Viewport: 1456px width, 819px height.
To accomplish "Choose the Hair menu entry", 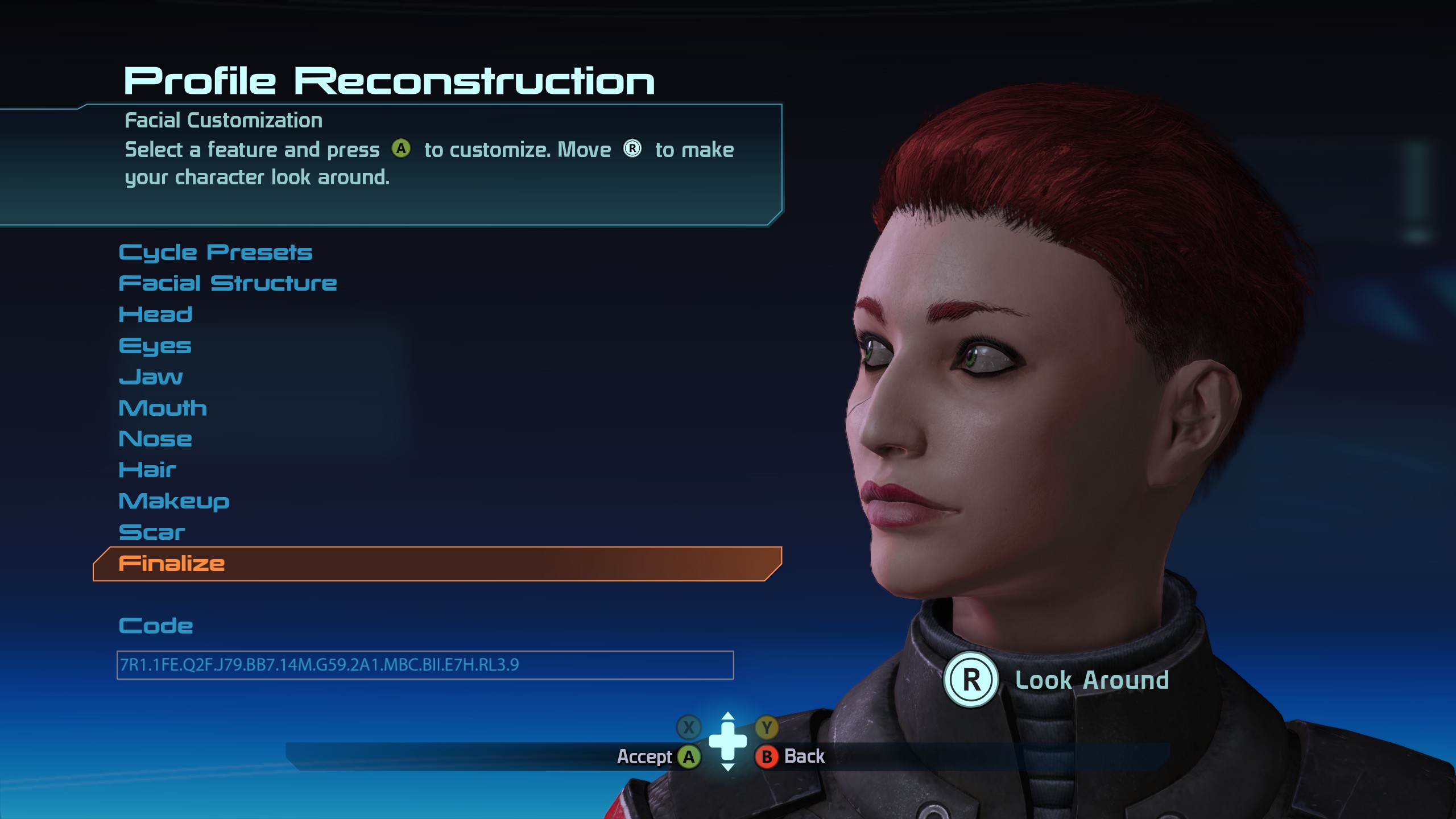I will coord(147,470).
